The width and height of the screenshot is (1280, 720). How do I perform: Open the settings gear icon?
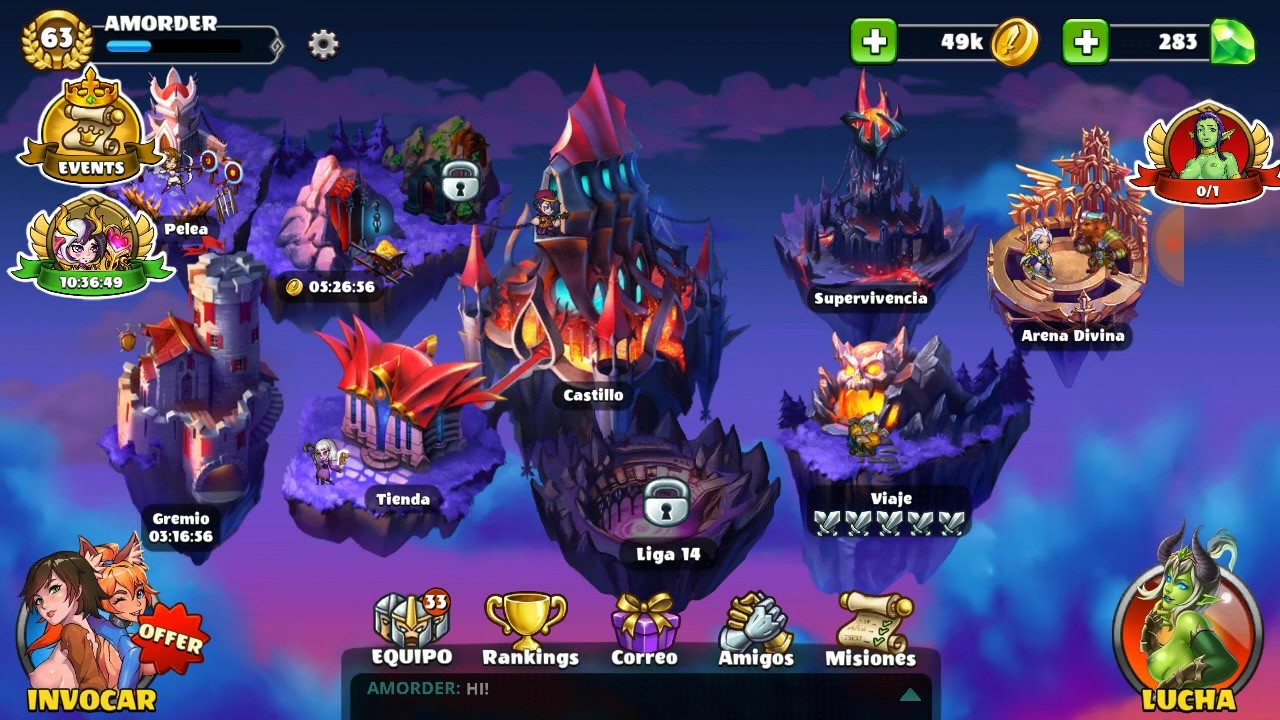coord(322,44)
